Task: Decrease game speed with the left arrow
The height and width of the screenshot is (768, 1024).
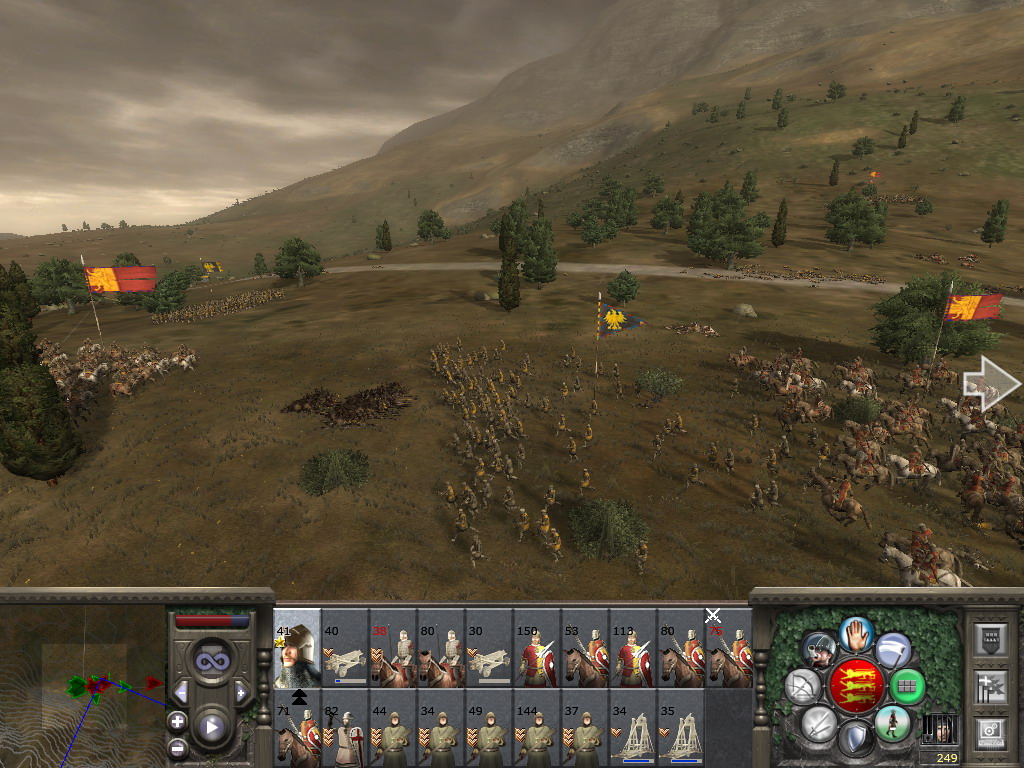Action: click(x=182, y=692)
